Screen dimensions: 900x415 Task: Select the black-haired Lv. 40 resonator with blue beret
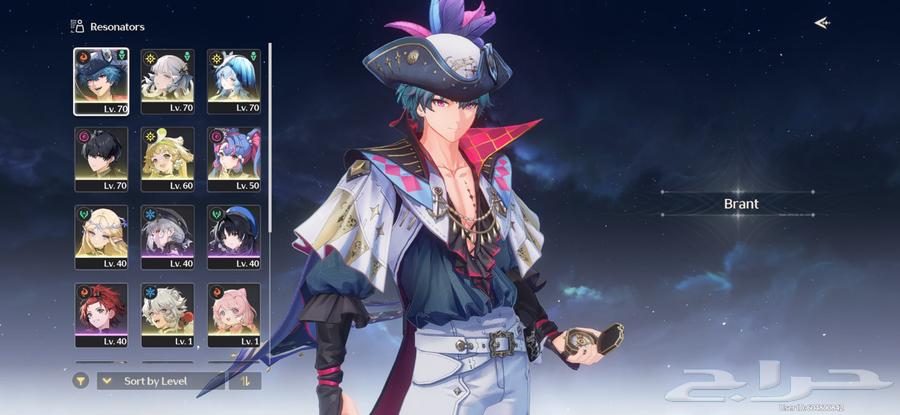coord(234,236)
